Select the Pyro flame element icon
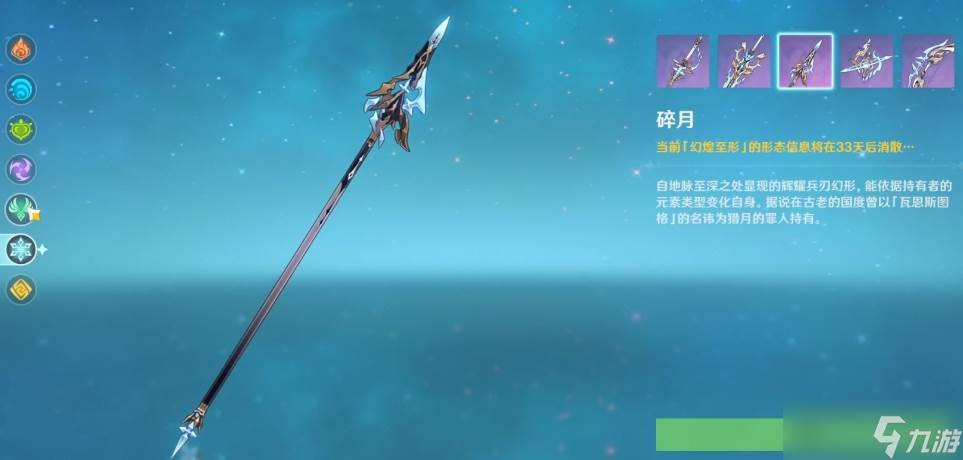The width and height of the screenshot is (963, 460). (22, 49)
